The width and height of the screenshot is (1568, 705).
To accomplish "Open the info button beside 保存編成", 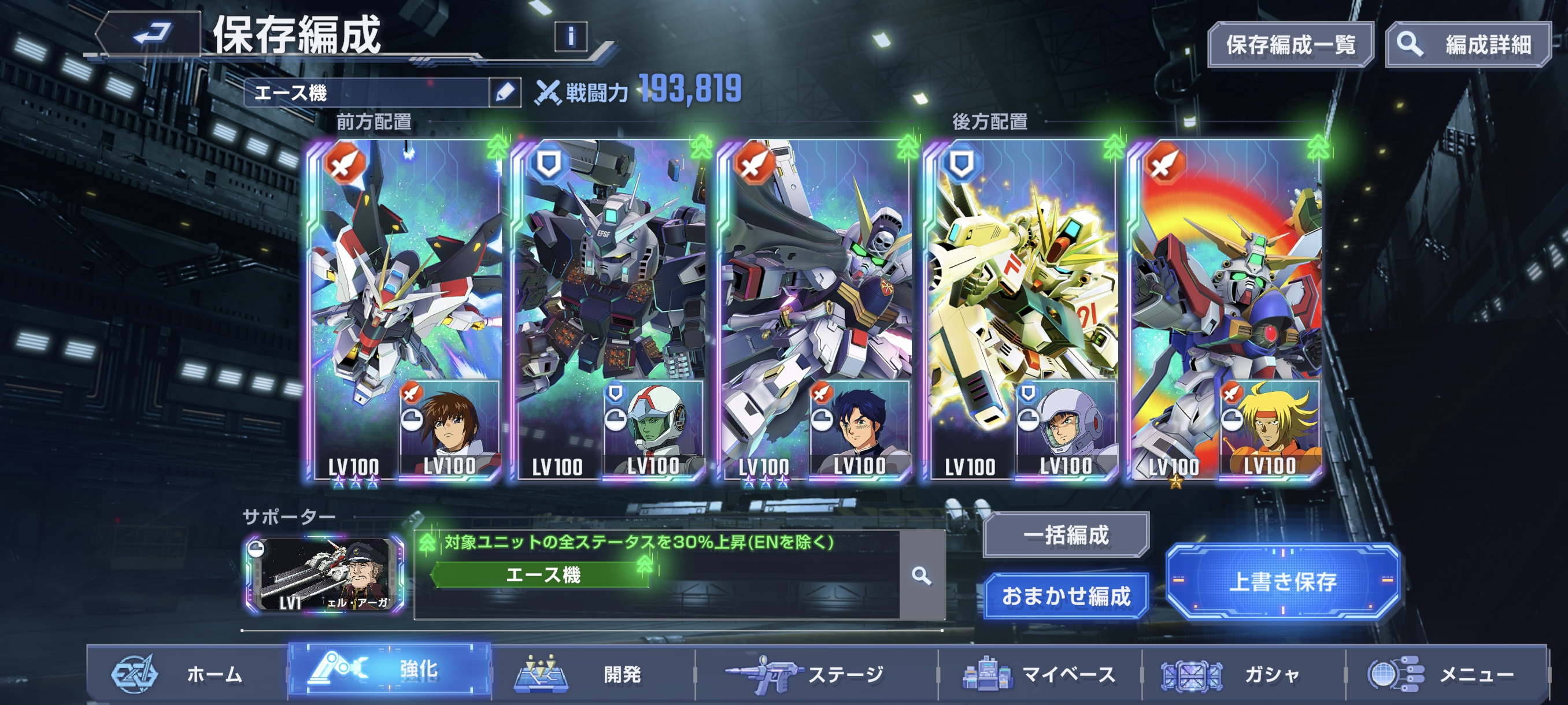I will tap(570, 36).
